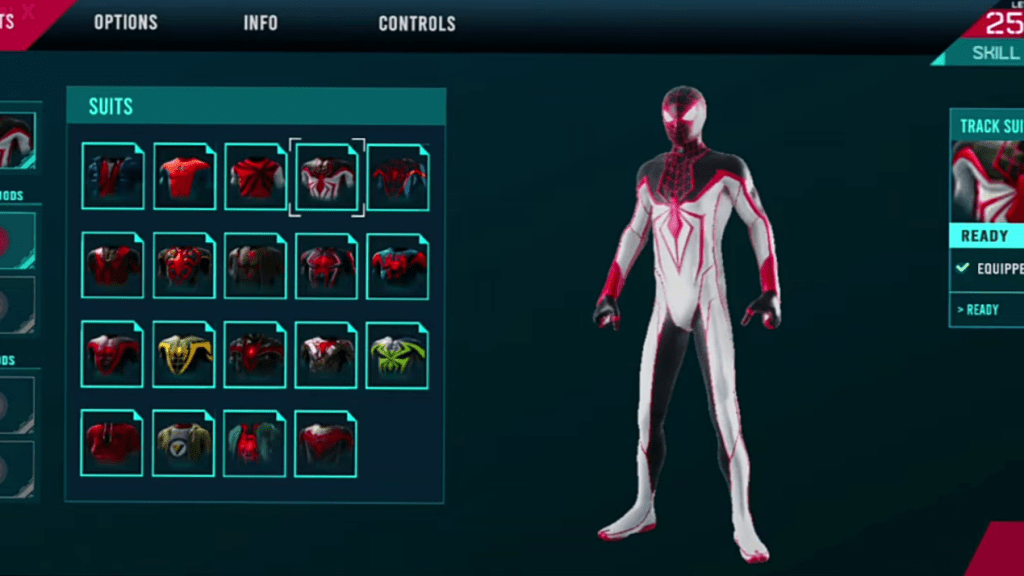Pick the teal jacket suit with red shirt
1024x576 pixels.
[255, 442]
